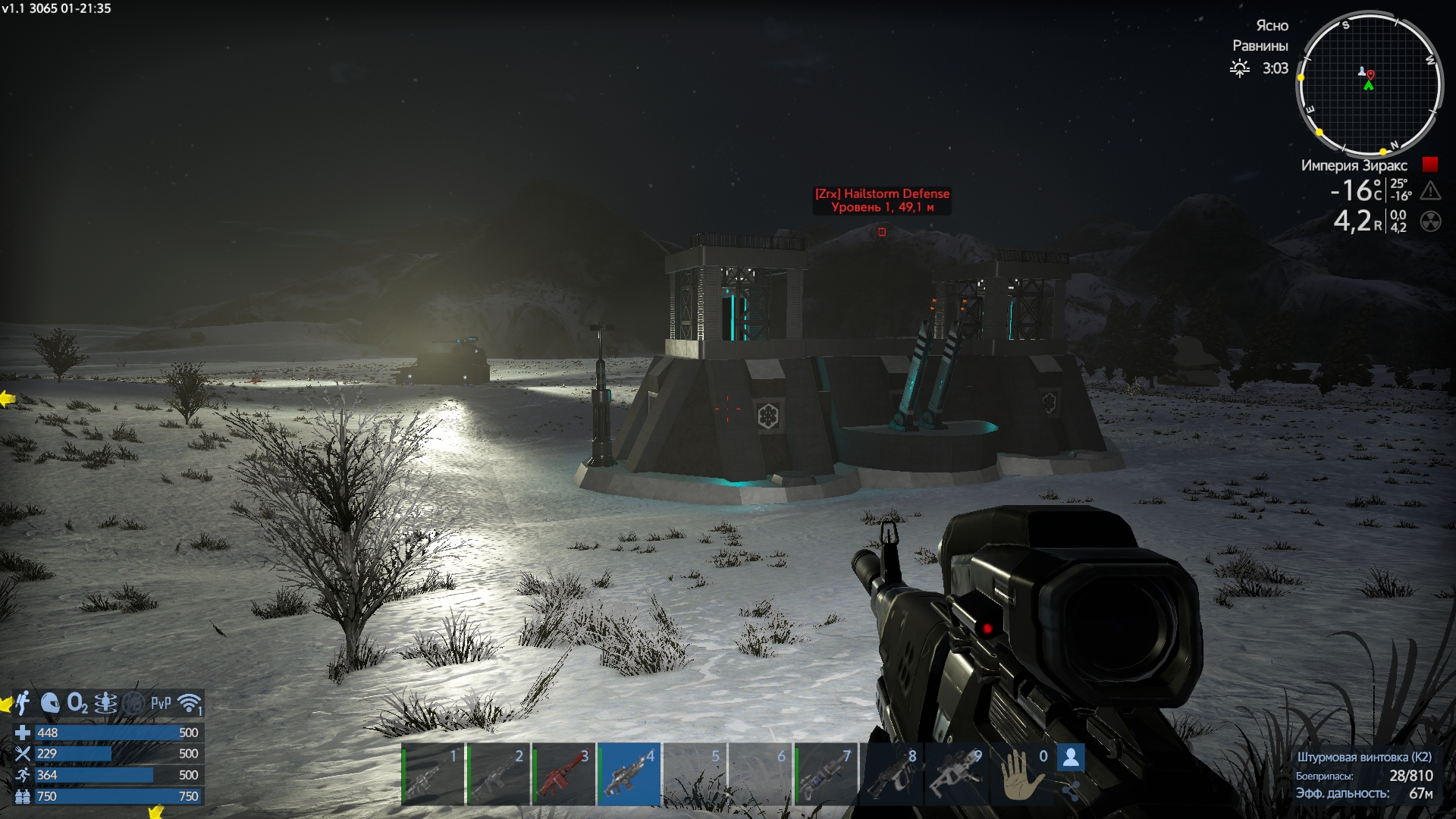Screen dimensions: 1456x819
Task: Click the circular radar minimap
Action: 1369,83
